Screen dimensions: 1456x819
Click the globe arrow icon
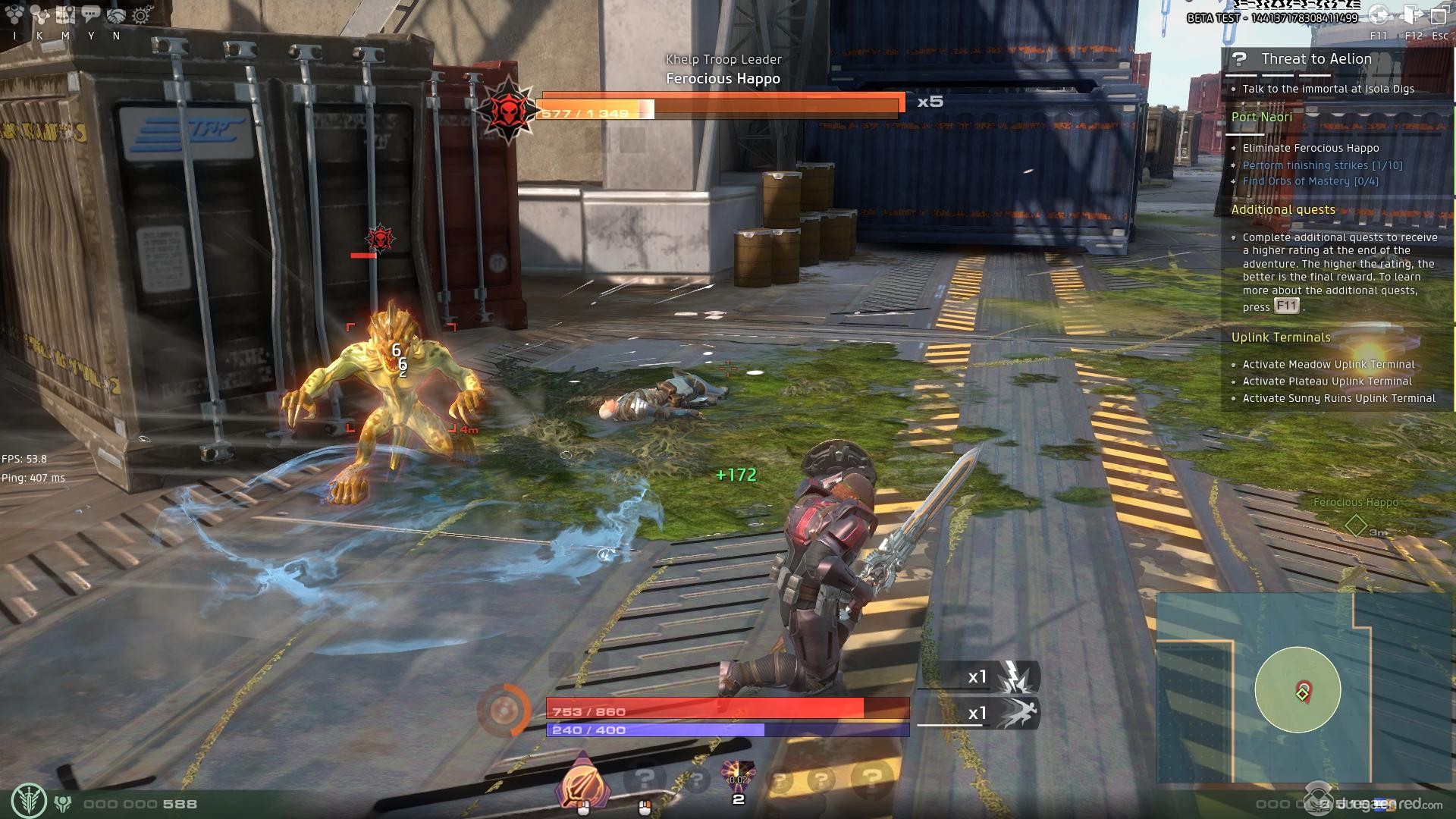click(x=1379, y=15)
